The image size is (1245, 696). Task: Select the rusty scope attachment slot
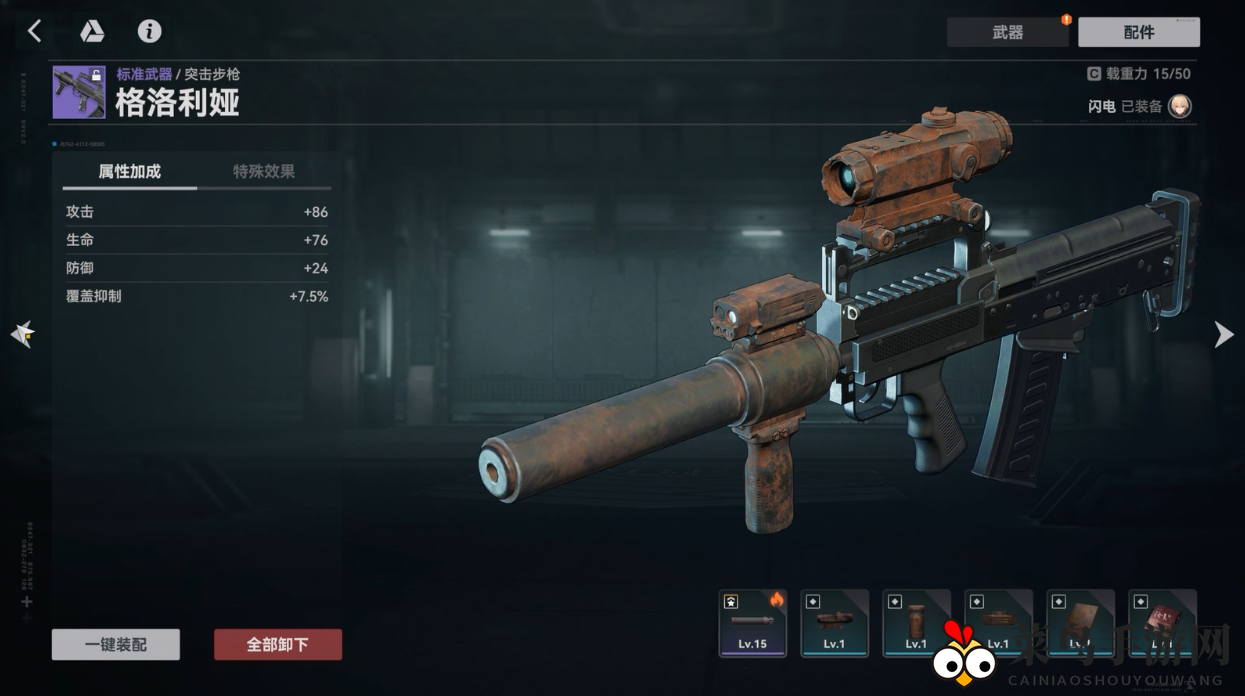click(x=835, y=623)
